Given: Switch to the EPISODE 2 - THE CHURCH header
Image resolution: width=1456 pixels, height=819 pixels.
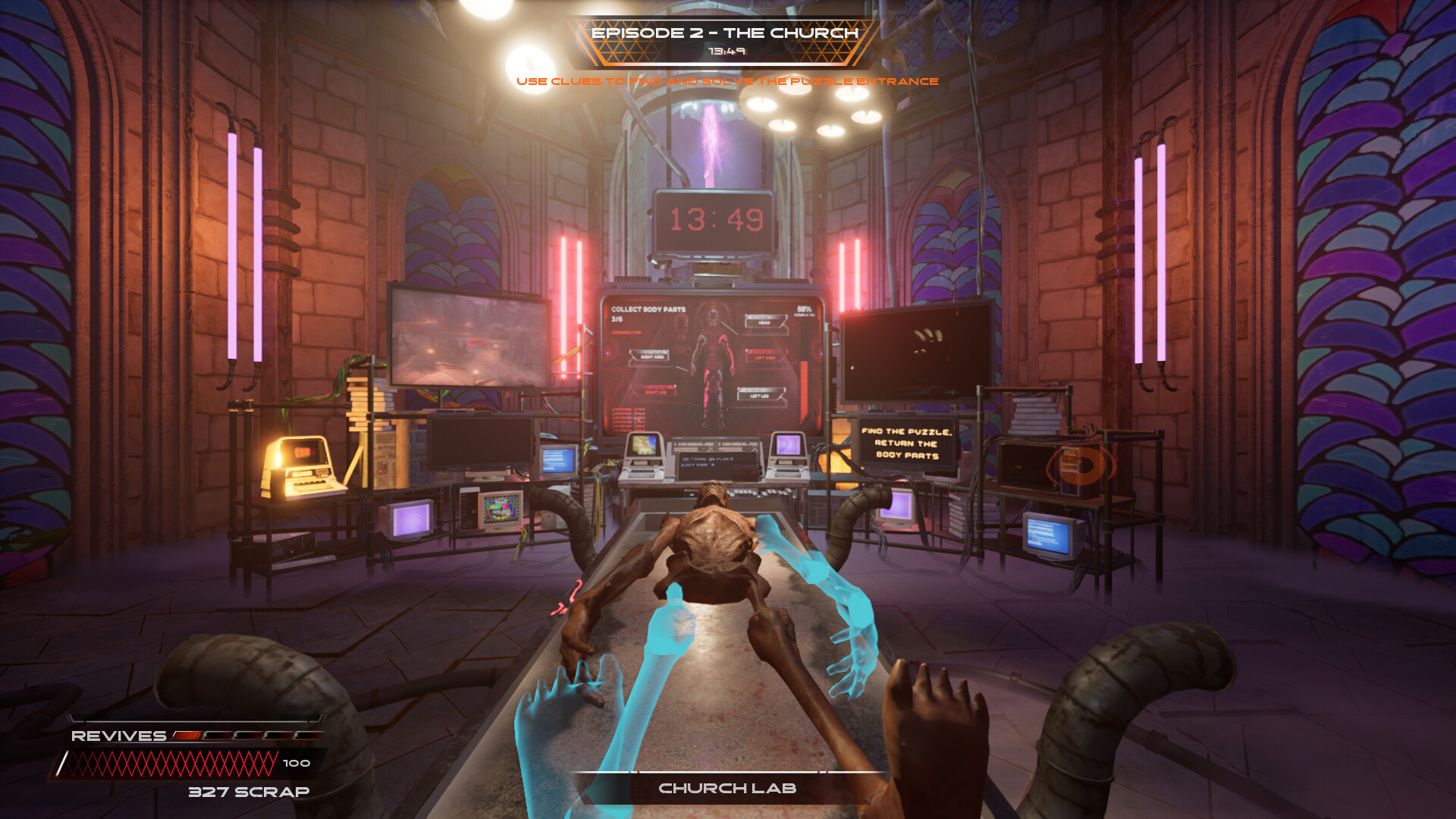Looking at the screenshot, I should 726,33.
